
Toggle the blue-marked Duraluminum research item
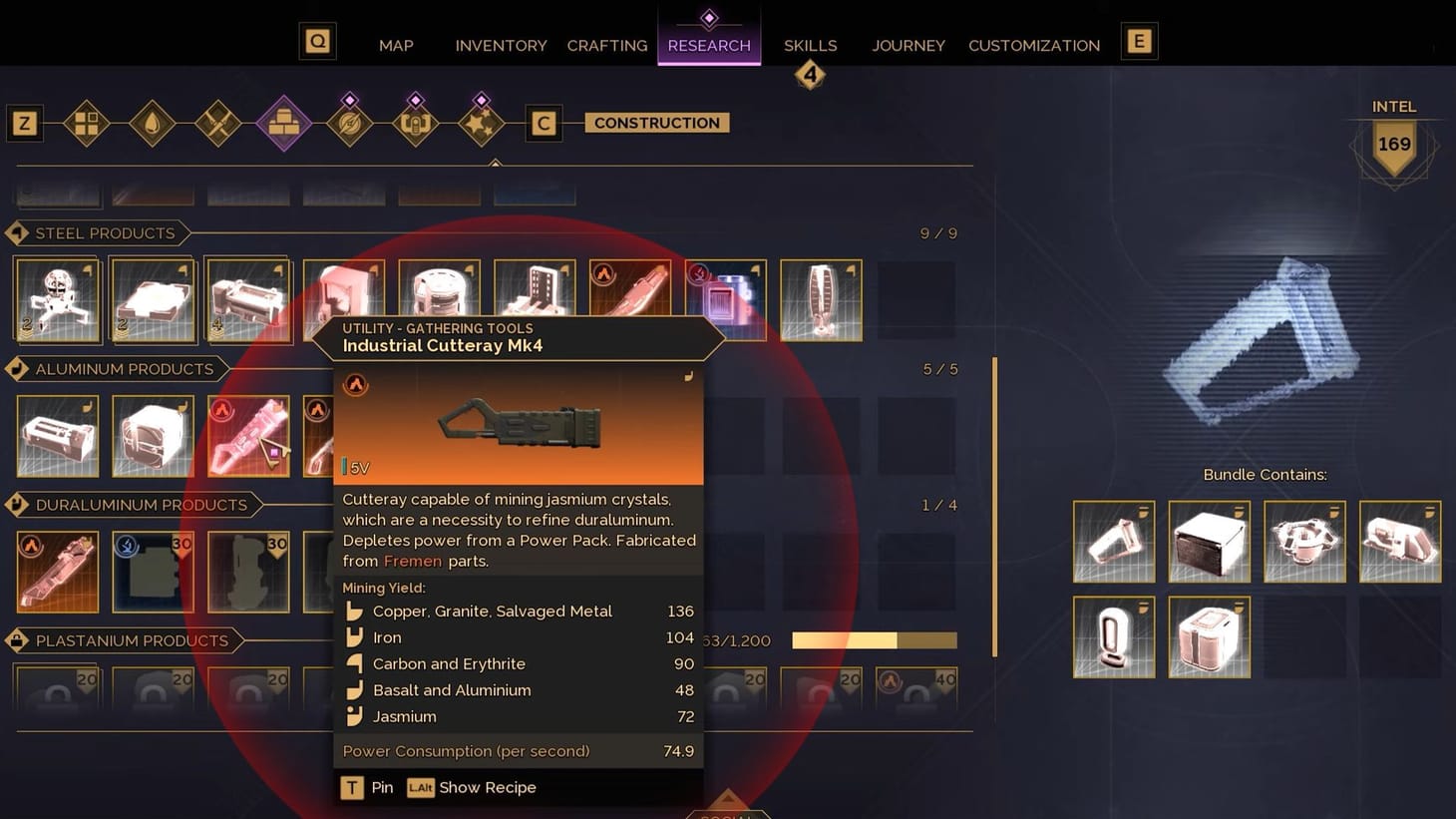click(x=152, y=571)
